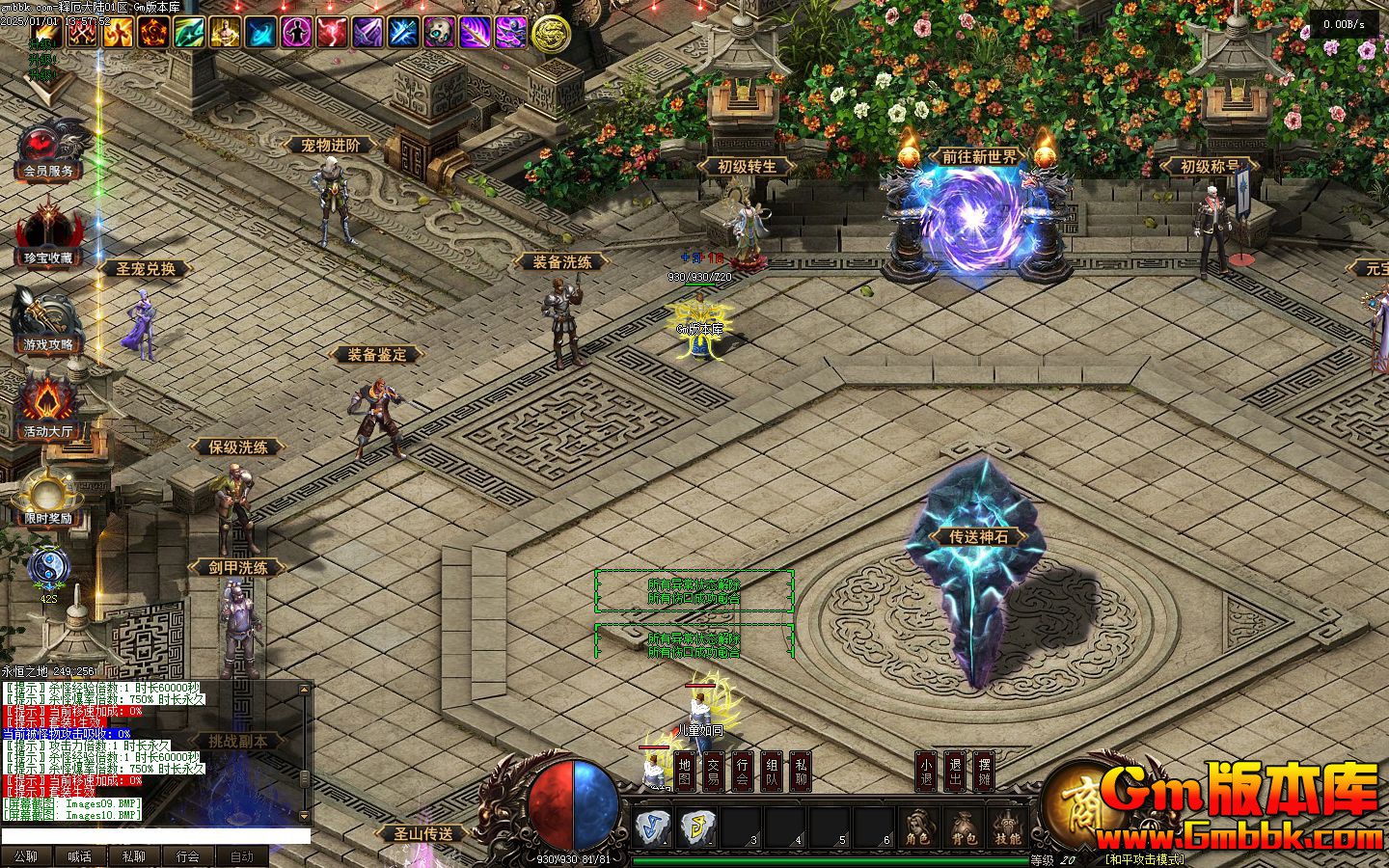This screenshot has width=1389, height=868.
Task: Open the 摆摊 stall setup
Action: (x=983, y=771)
